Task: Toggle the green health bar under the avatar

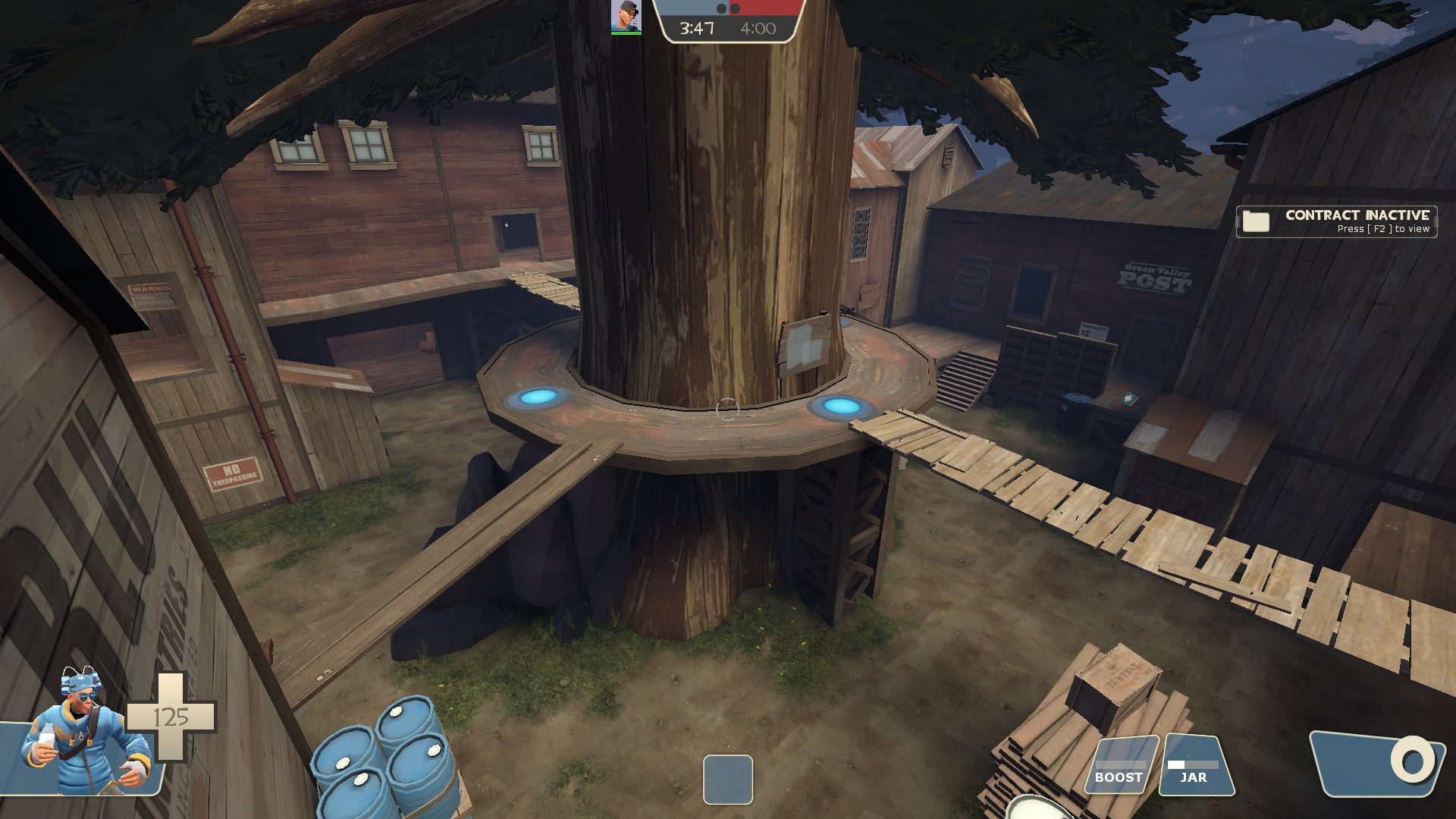Action: tap(626, 33)
